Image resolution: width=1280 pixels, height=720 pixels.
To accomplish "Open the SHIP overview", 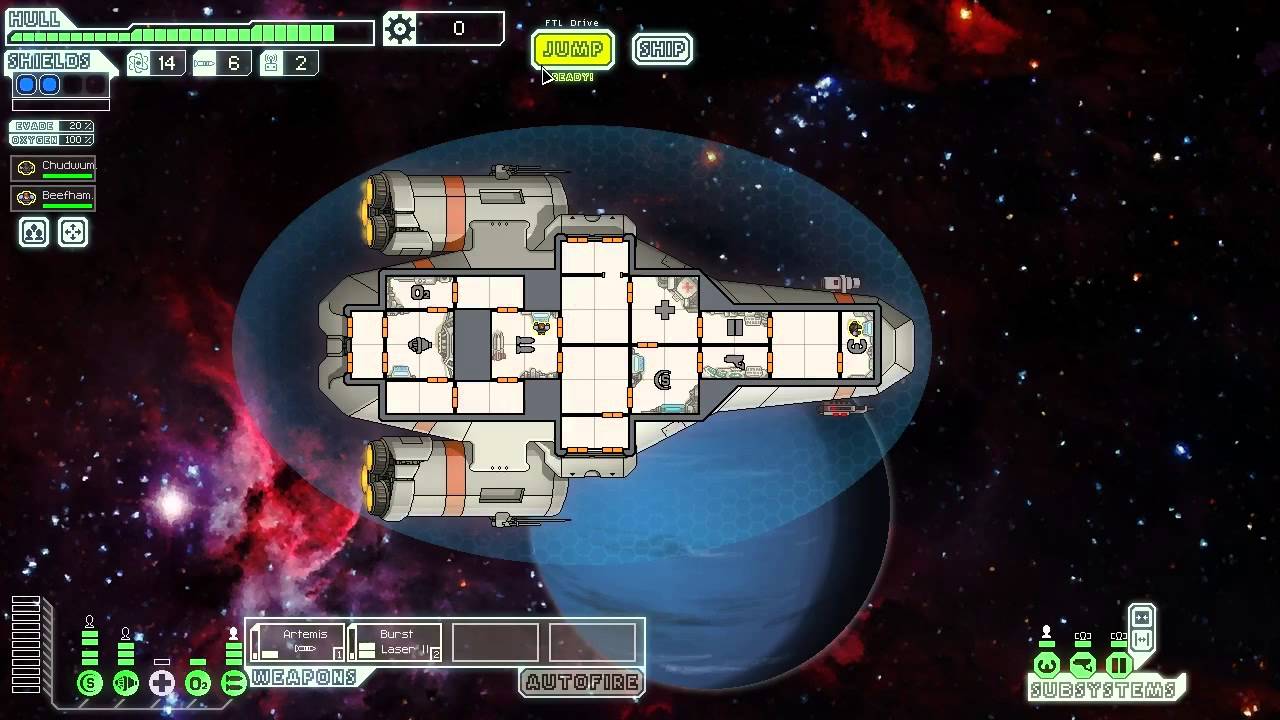I will (662, 49).
